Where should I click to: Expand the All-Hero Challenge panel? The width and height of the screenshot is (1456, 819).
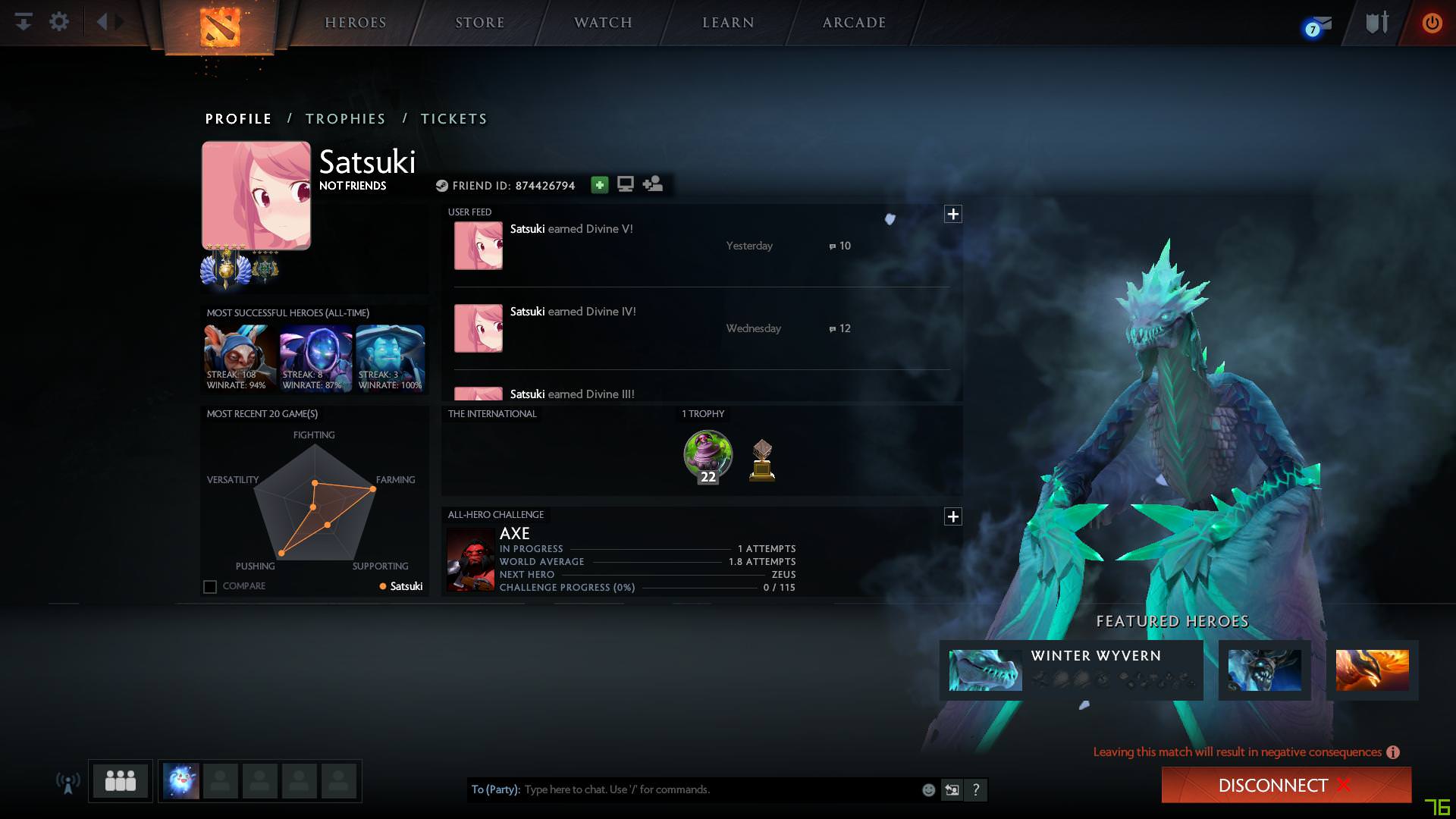click(953, 516)
